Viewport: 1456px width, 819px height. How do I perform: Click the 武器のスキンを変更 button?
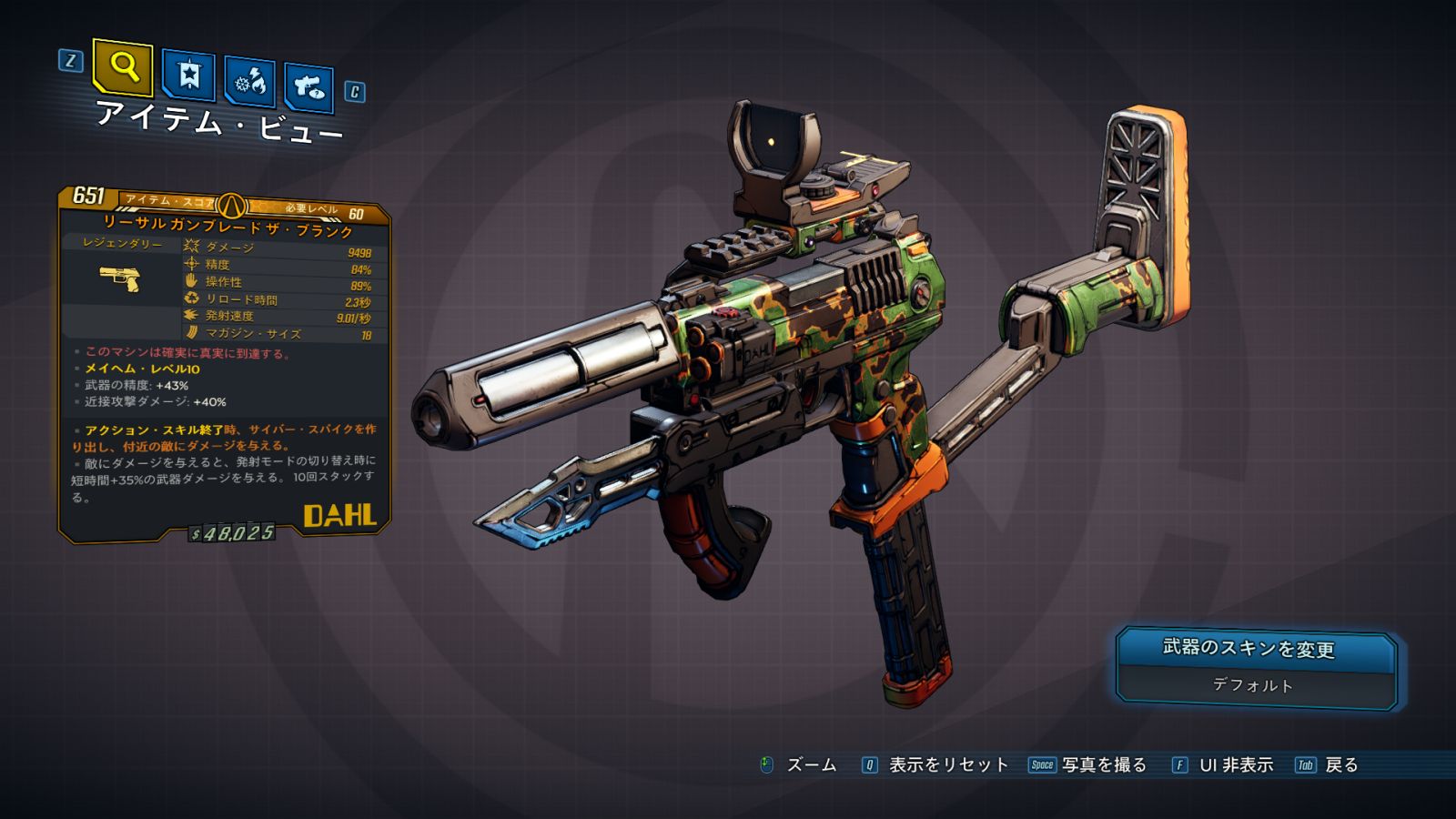click(1255, 649)
